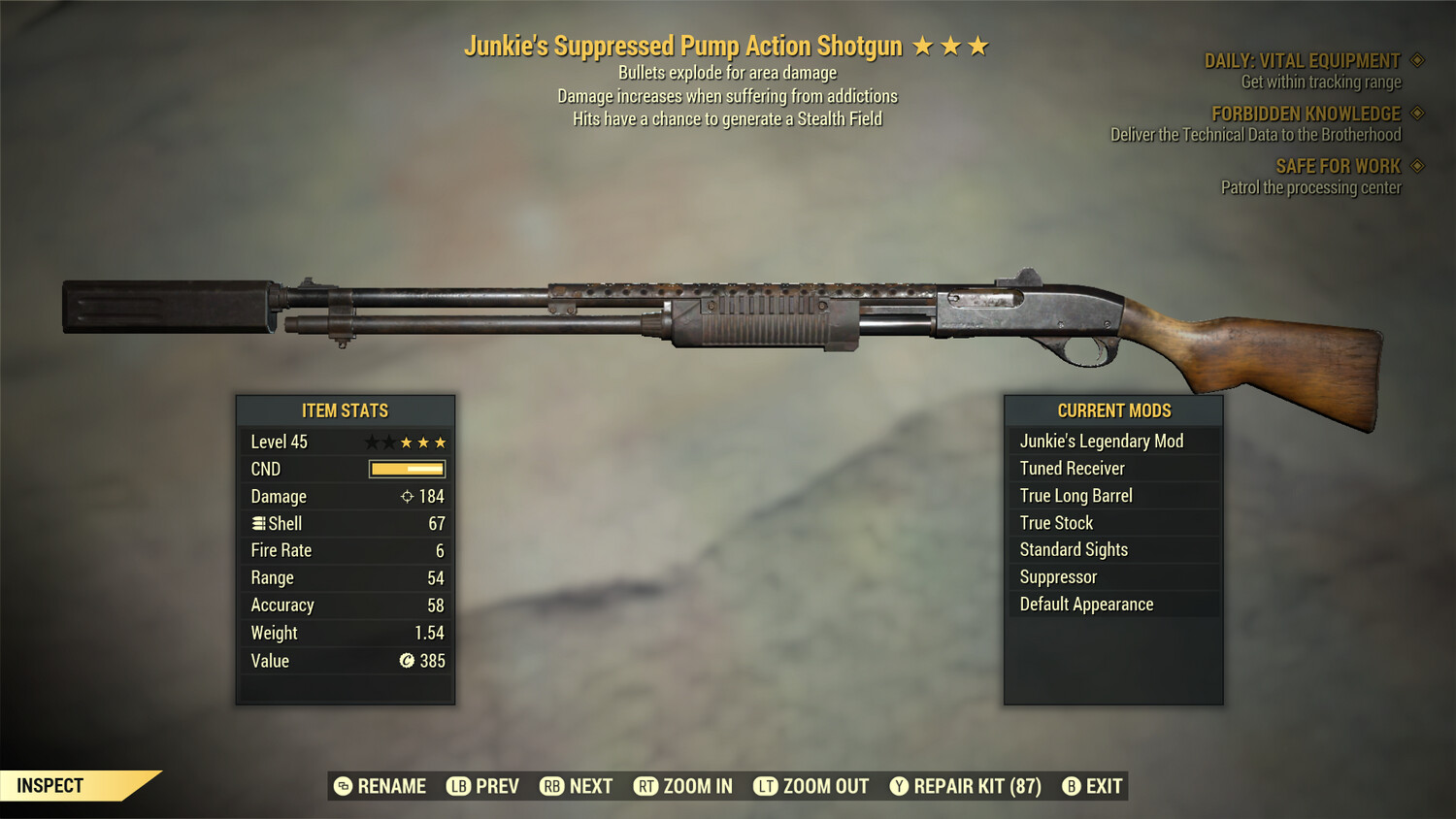
Task: Toggle tracking for Daily: Vital Equipment quest
Action: [x=1415, y=59]
